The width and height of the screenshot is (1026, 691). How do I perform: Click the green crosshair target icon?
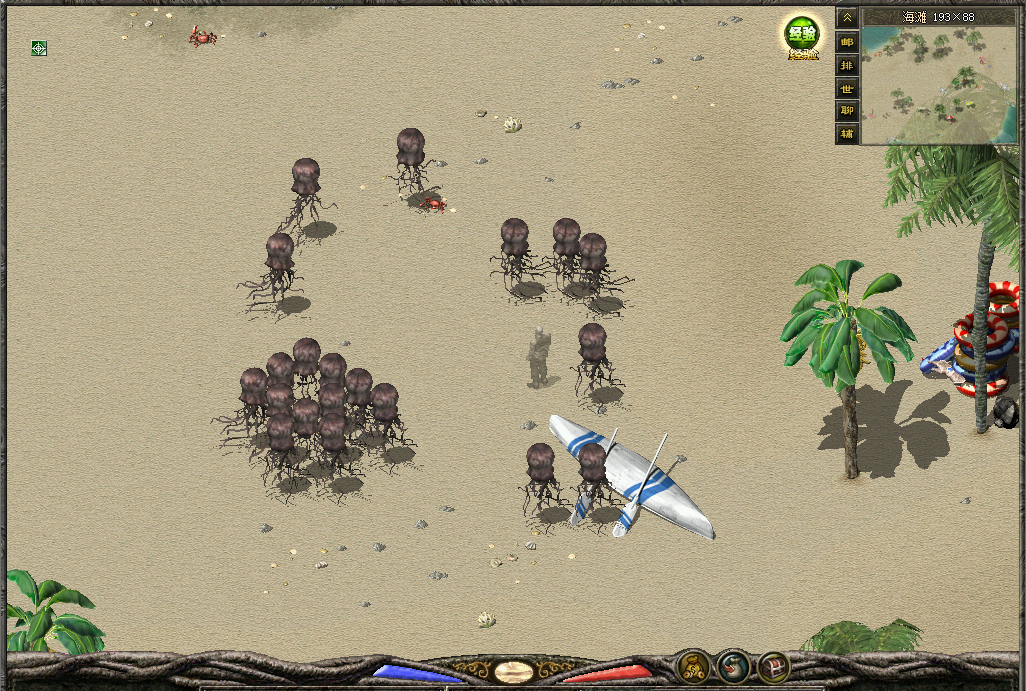coord(39,47)
